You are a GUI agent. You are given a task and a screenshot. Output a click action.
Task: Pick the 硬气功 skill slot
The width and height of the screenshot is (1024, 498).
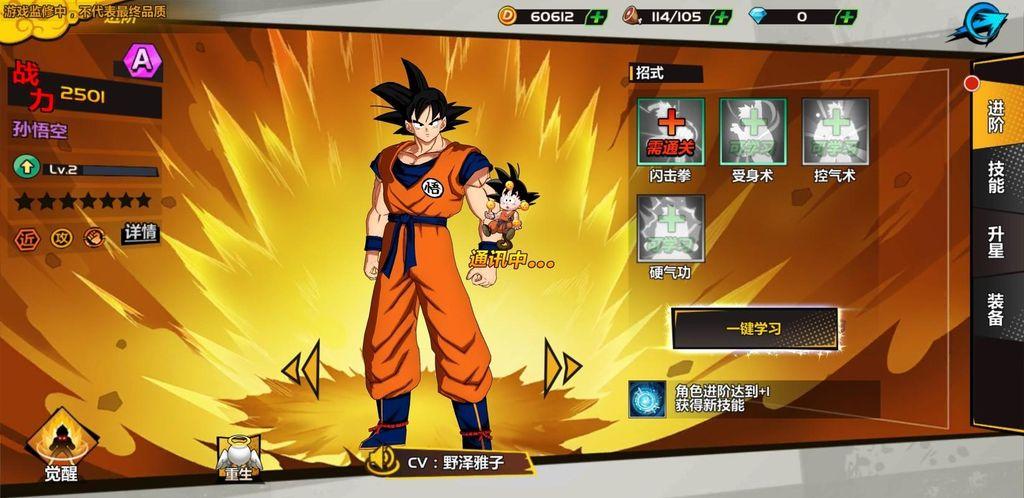coord(671,228)
